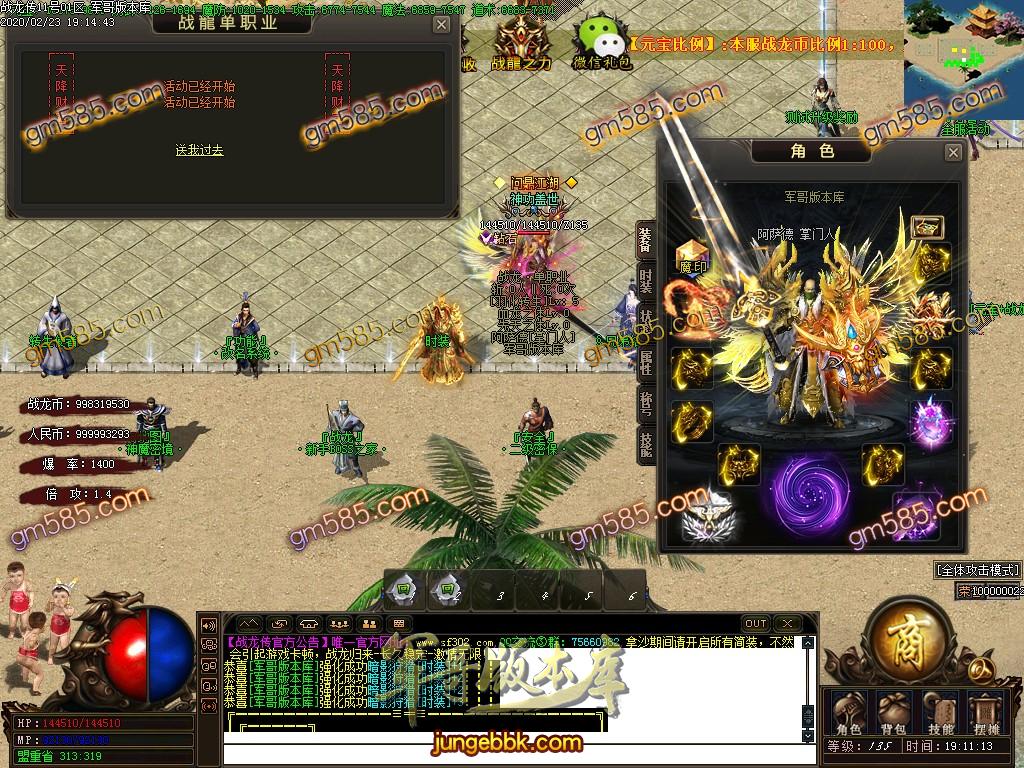Open the 魔印 seal icon

coord(692,256)
